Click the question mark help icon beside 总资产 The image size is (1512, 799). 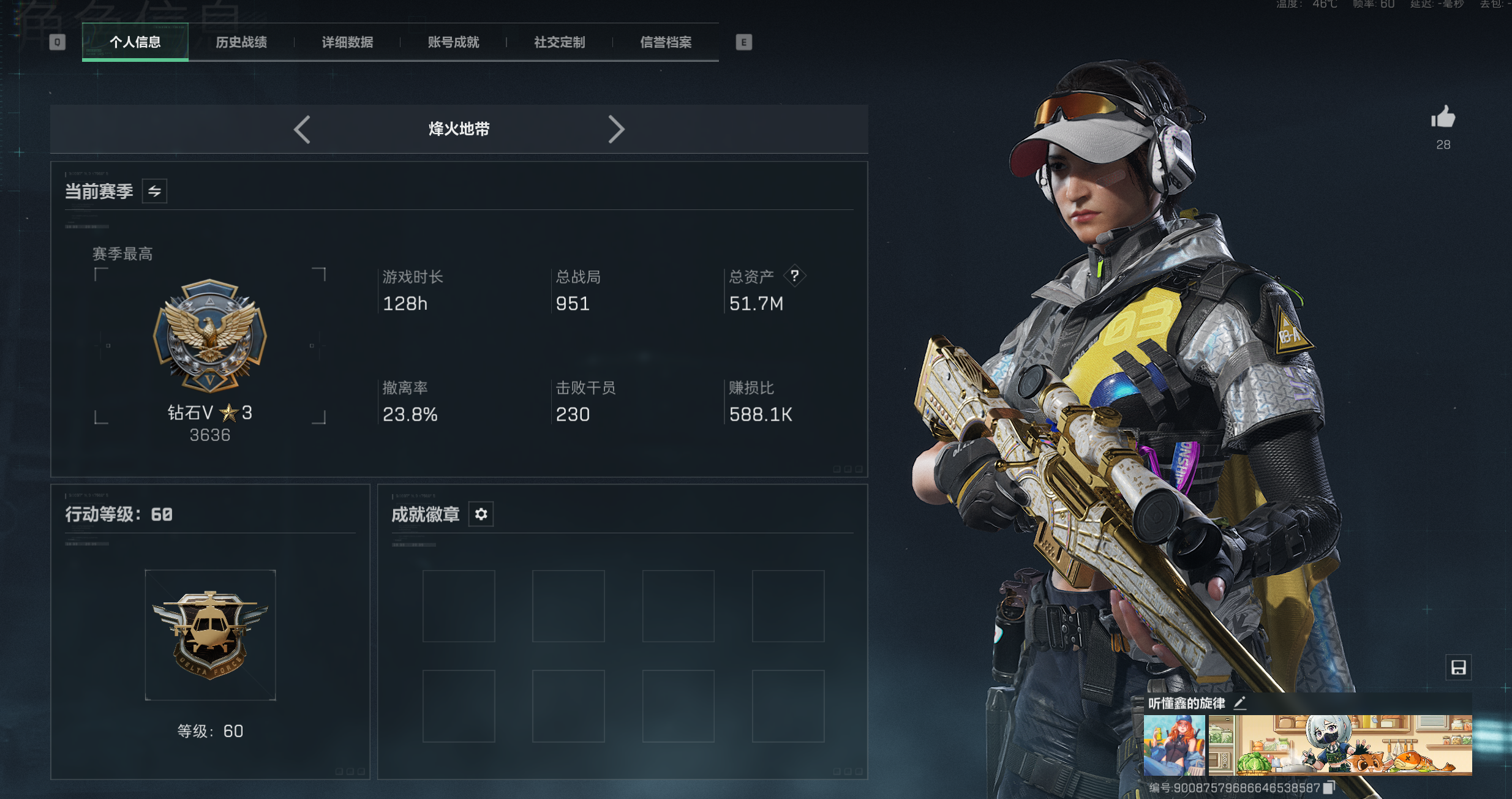[x=795, y=276]
